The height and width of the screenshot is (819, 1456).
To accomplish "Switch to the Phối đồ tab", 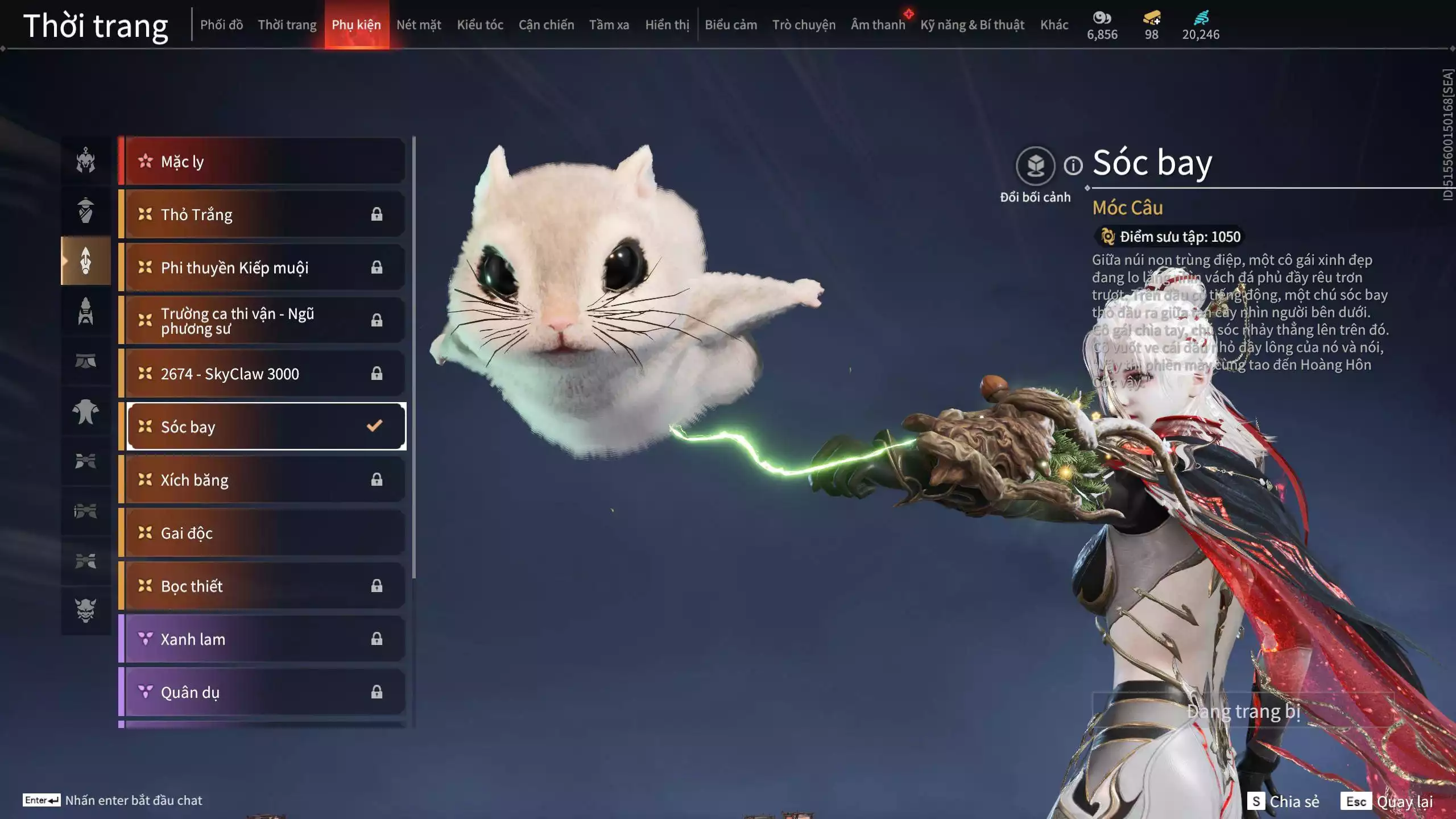I will click(x=221, y=25).
